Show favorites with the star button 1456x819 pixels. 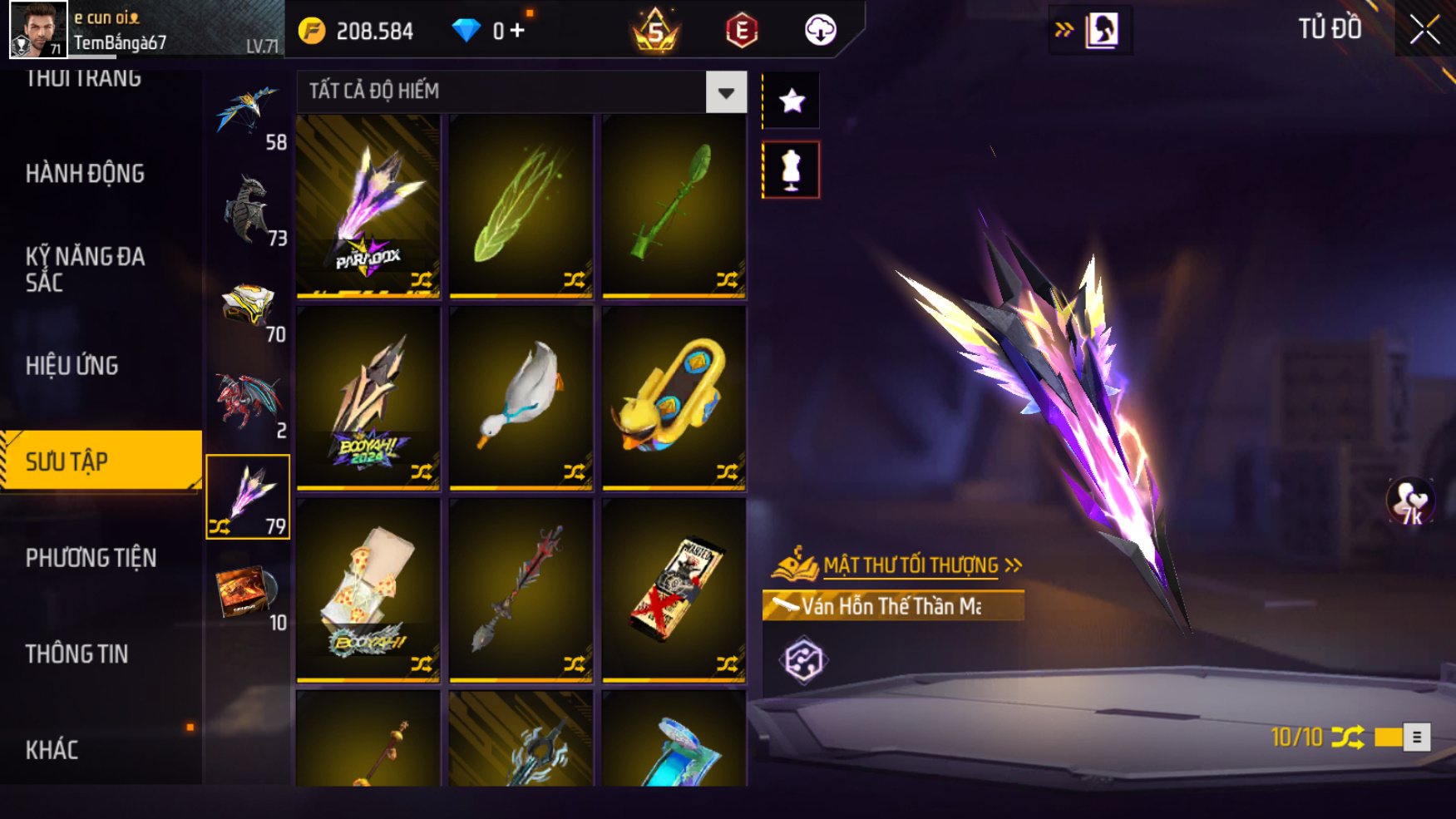(792, 101)
